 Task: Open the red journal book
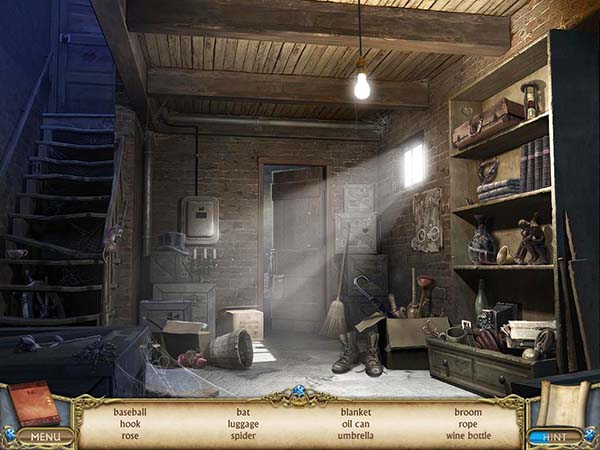pyautogui.click(x=33, y=403)
